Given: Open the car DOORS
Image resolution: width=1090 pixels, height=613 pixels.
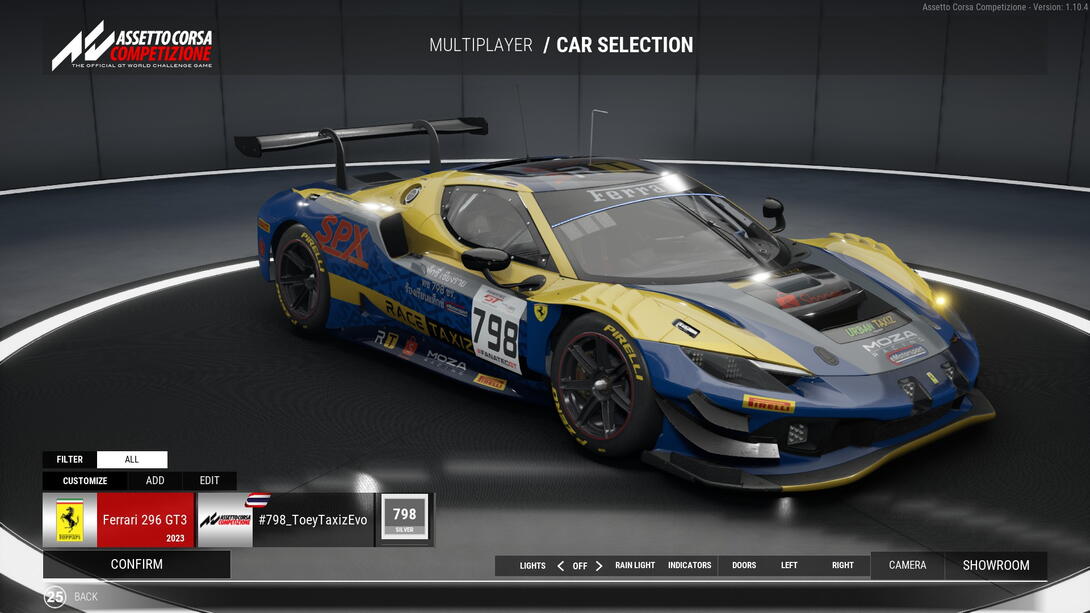Looking at the screenshot, I should pos(744,566).
